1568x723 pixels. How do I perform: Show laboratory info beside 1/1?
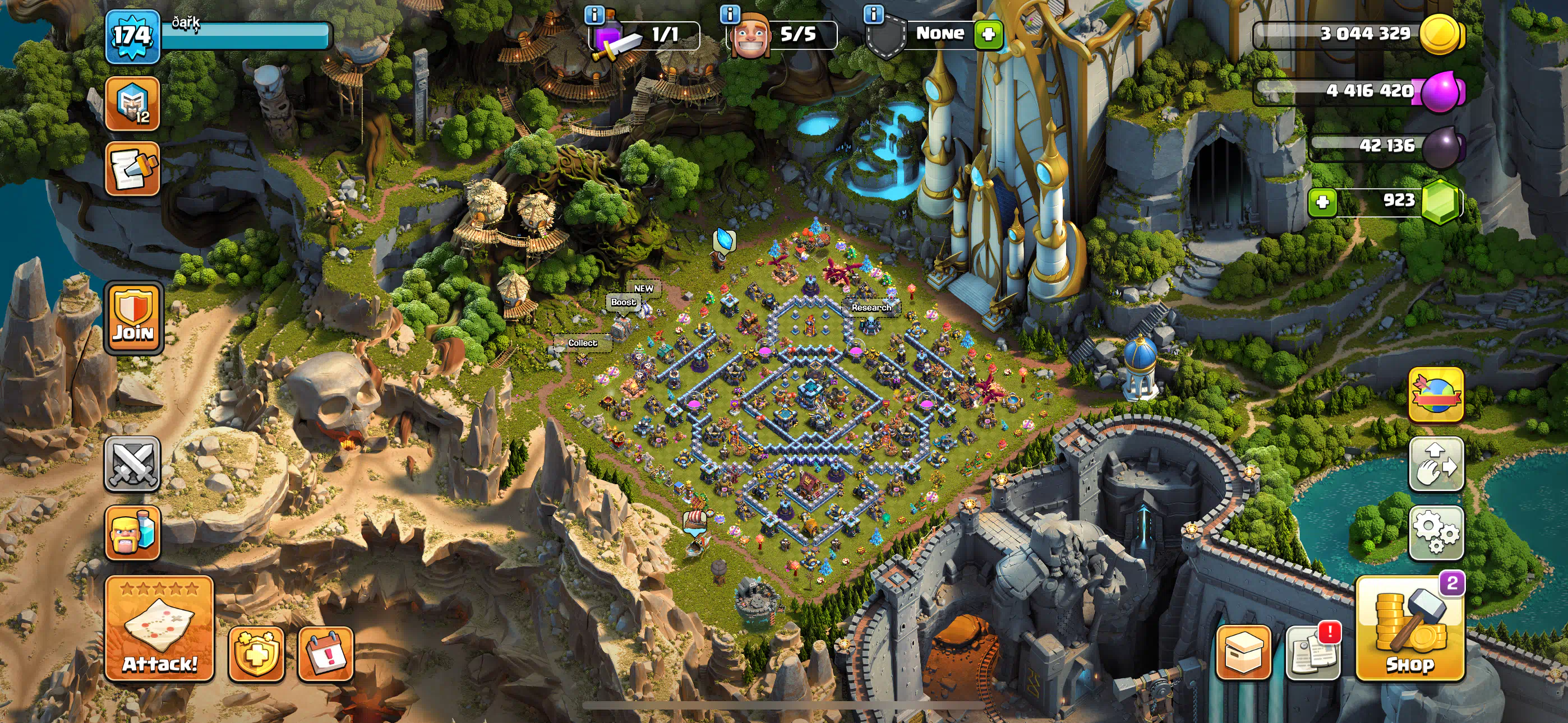point(594,13)
